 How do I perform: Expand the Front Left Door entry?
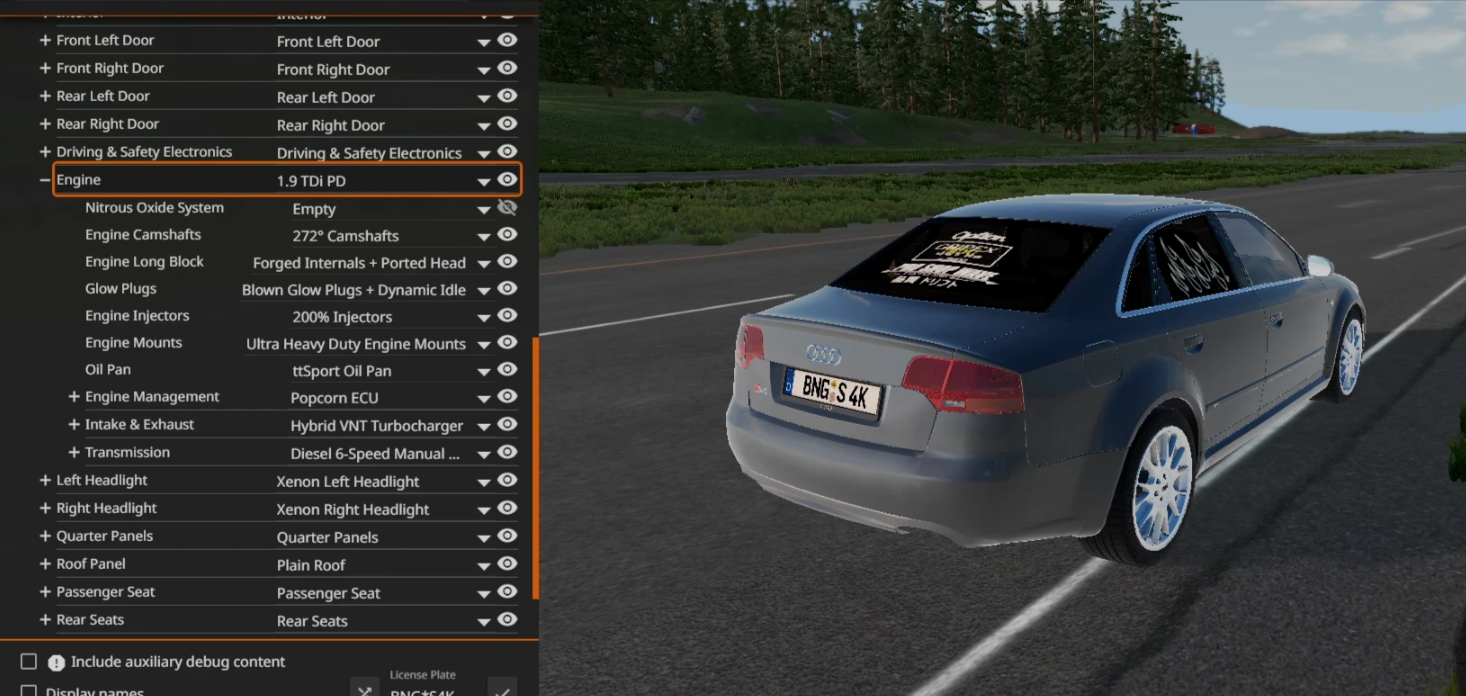coord(44,41)
